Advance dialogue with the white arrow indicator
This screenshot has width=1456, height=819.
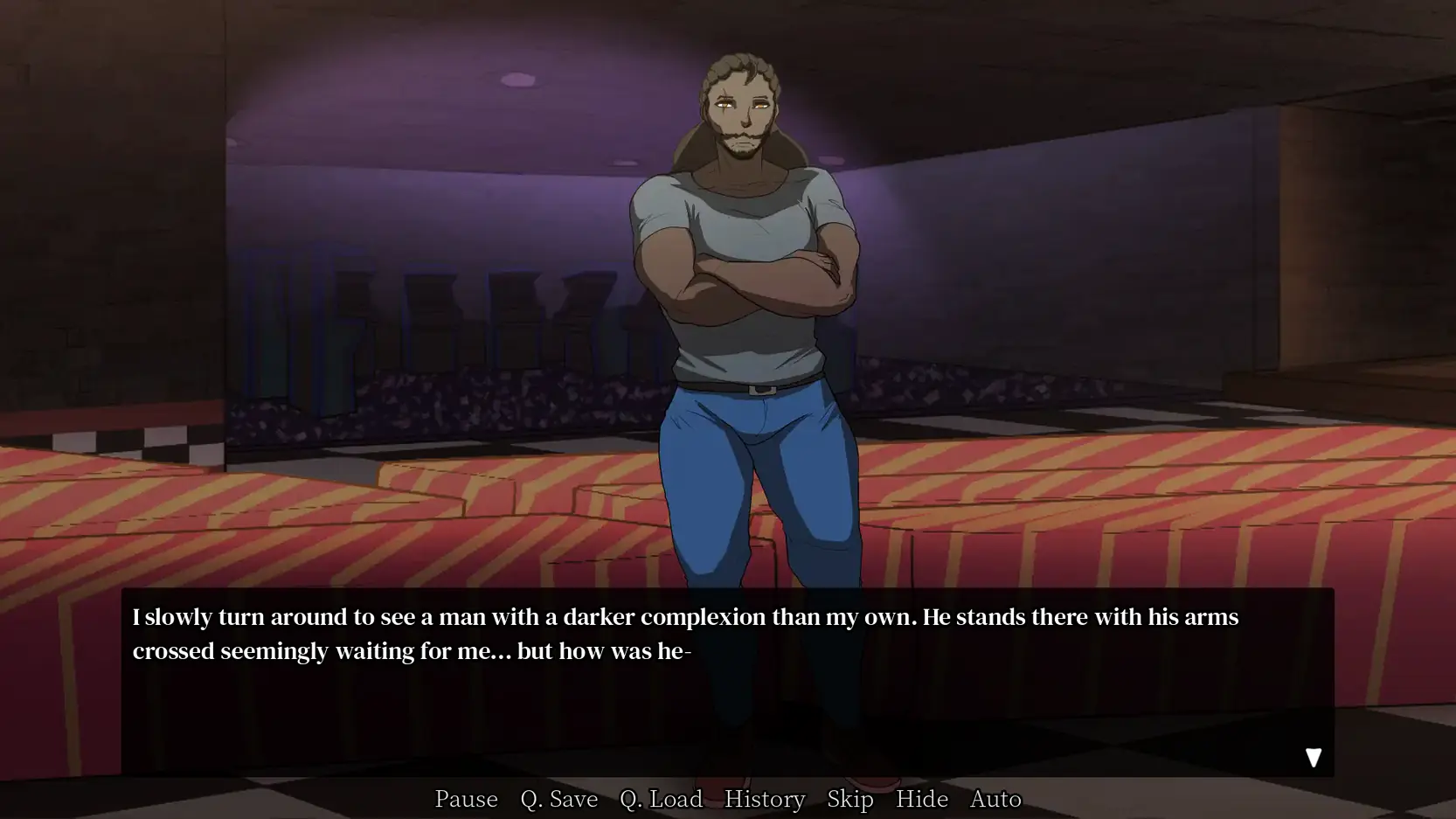tap(1313, 758)
